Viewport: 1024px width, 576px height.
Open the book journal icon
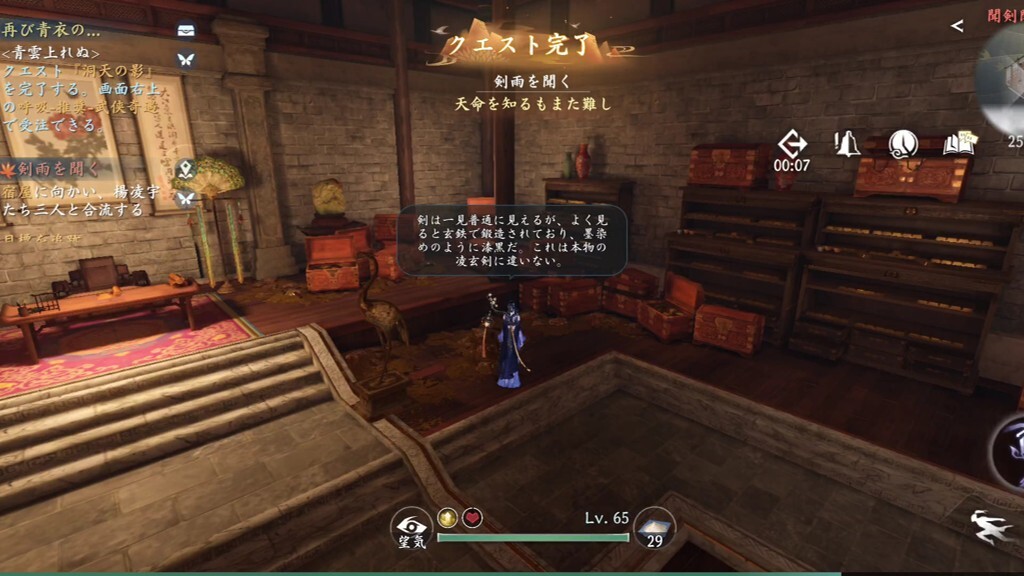click(959, 144)
